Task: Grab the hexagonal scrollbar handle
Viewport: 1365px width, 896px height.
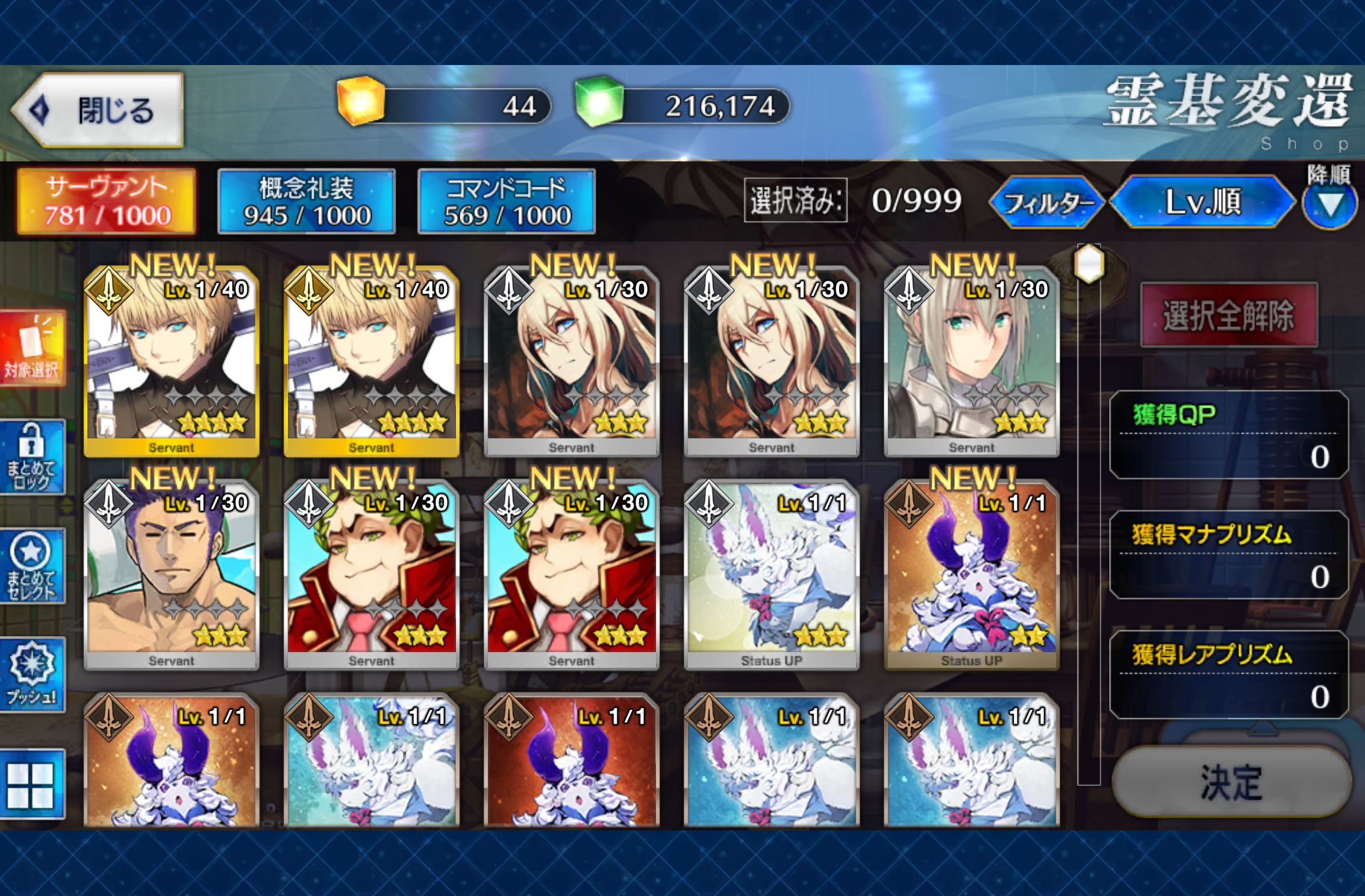Action: tap(1089, 264)
